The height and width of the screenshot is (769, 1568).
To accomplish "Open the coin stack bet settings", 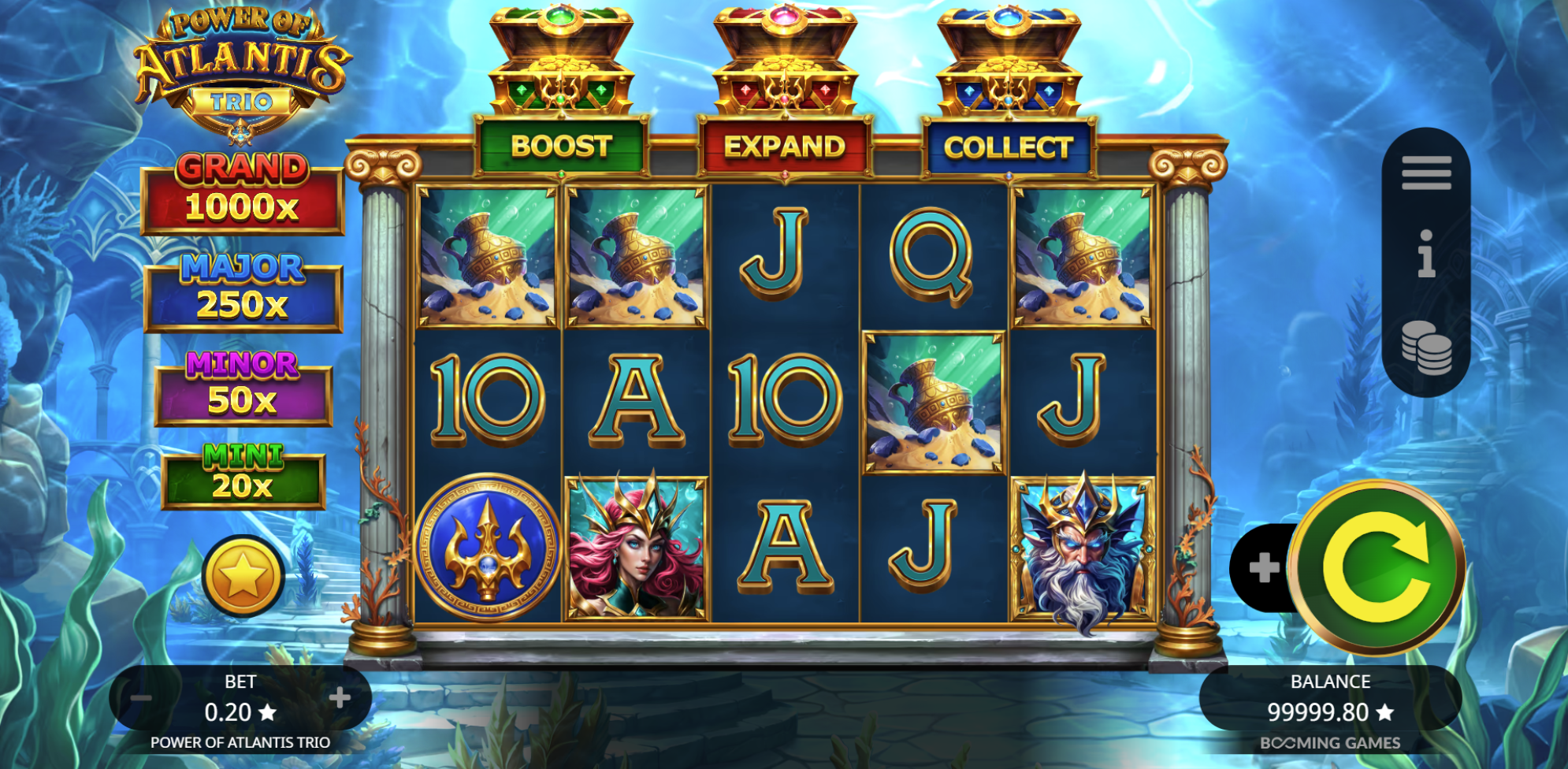I will (1425, 347).
